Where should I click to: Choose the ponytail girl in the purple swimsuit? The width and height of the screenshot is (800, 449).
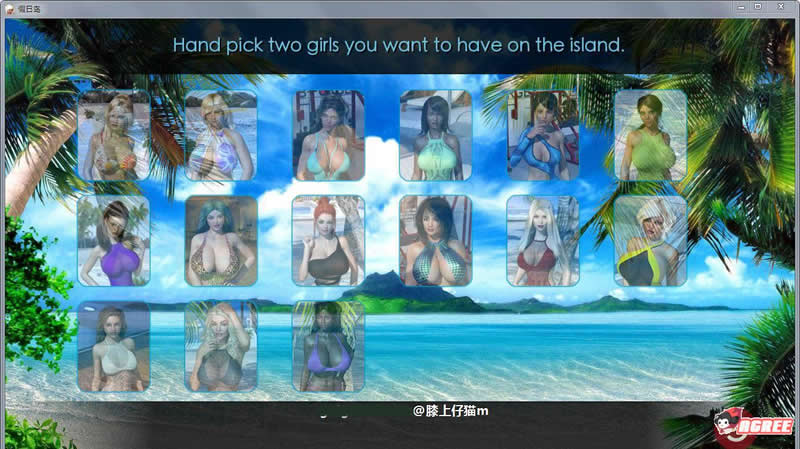coord(114,240)
